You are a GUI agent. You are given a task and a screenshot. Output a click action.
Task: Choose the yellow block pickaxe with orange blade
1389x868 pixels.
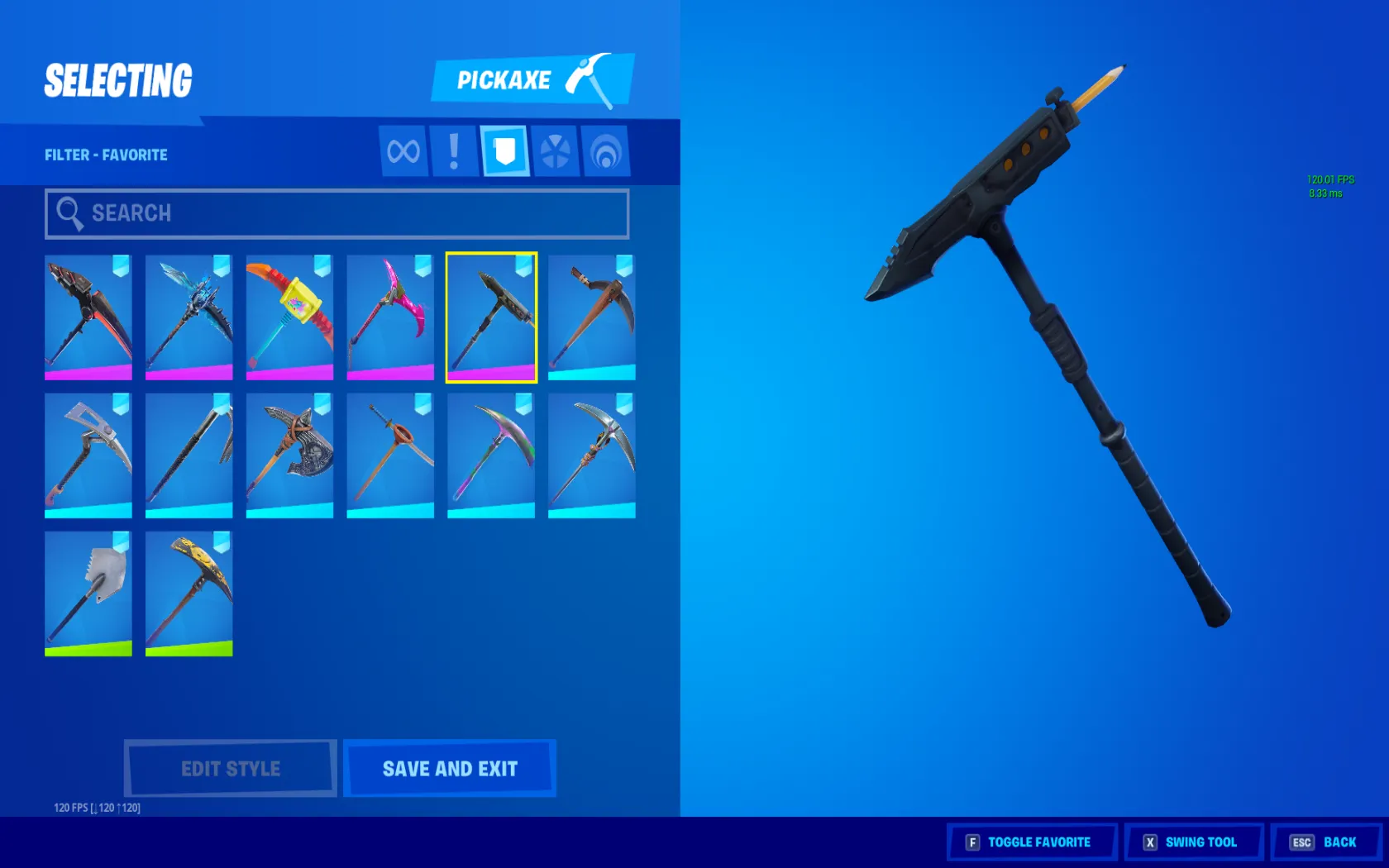289,317
